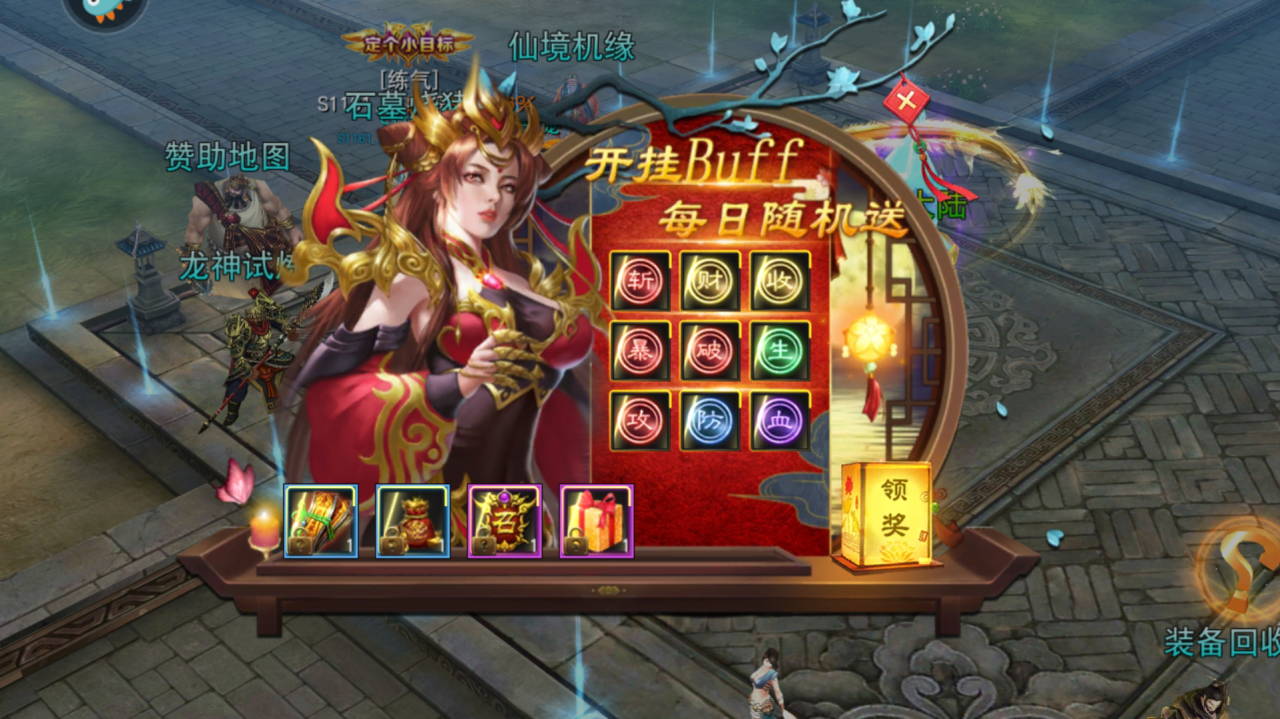The height and width of the screenshot is (719, 1280).
Task: View the 召 summon token reward
Action: pos(505,521)
